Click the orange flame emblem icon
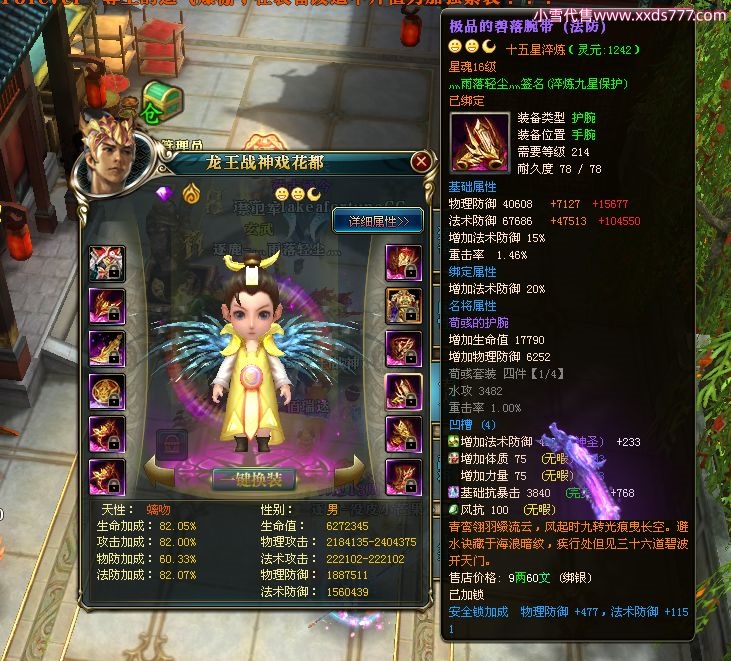Viewport: 731px width, 661px height. pos(189,193)
